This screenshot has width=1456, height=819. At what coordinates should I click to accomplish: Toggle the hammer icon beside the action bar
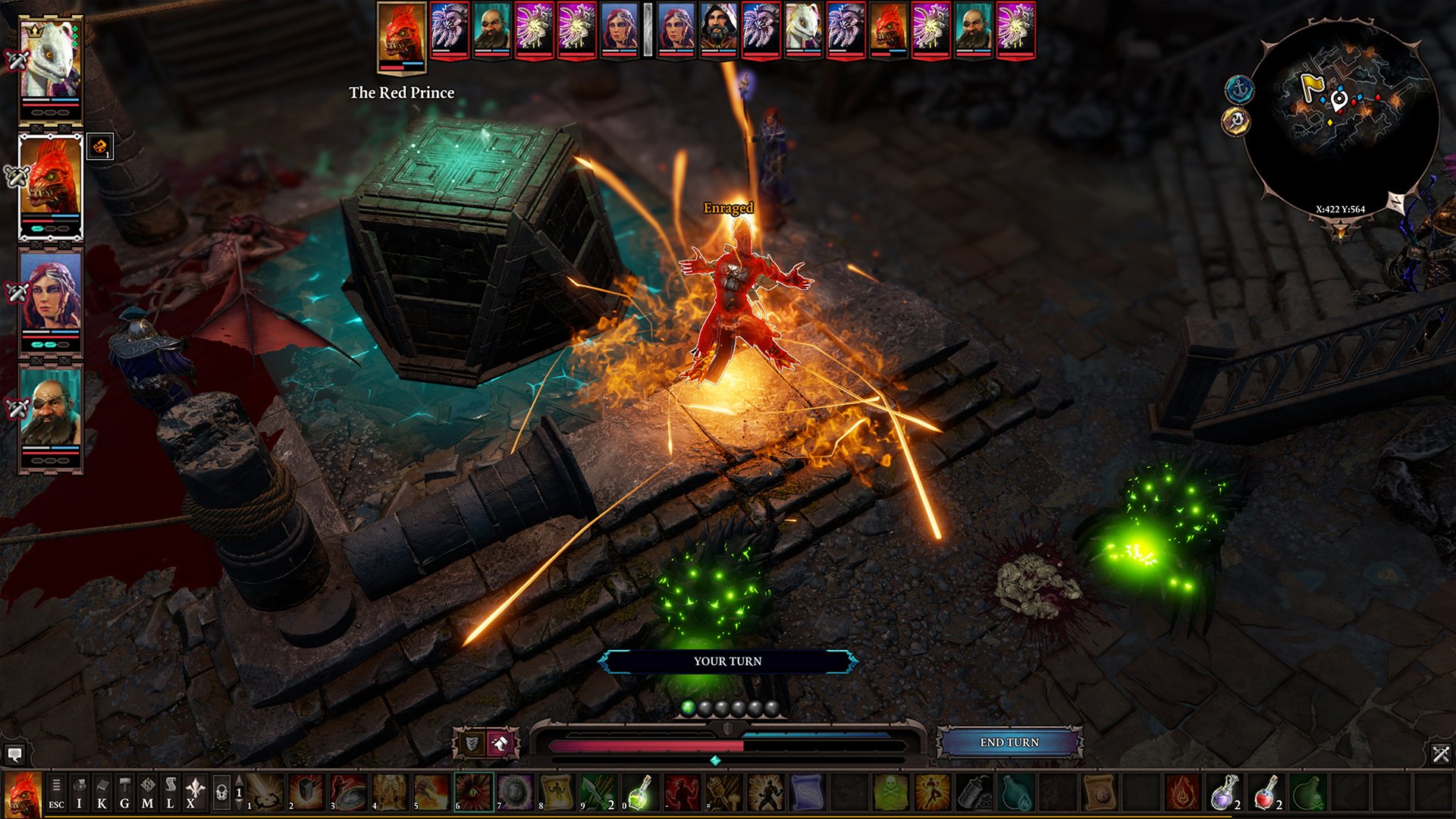(x=500, y=742)
